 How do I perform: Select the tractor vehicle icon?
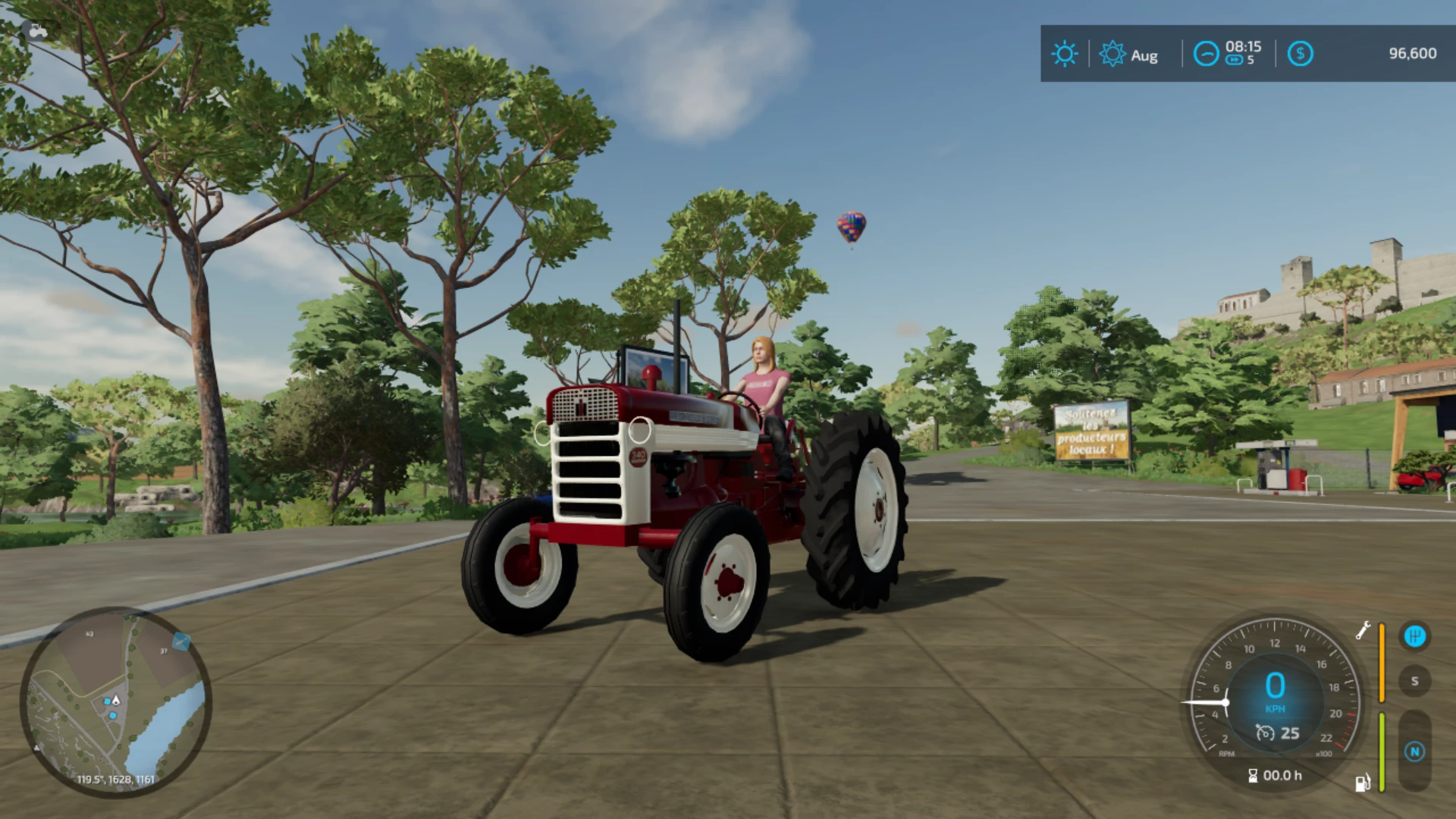[x=36, y=30]
